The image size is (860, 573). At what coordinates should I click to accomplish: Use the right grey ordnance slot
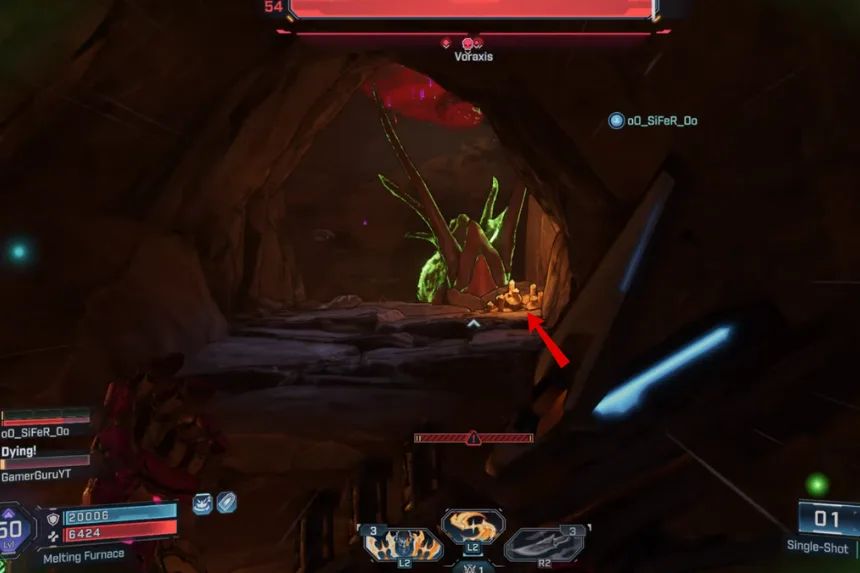point(545,543)
